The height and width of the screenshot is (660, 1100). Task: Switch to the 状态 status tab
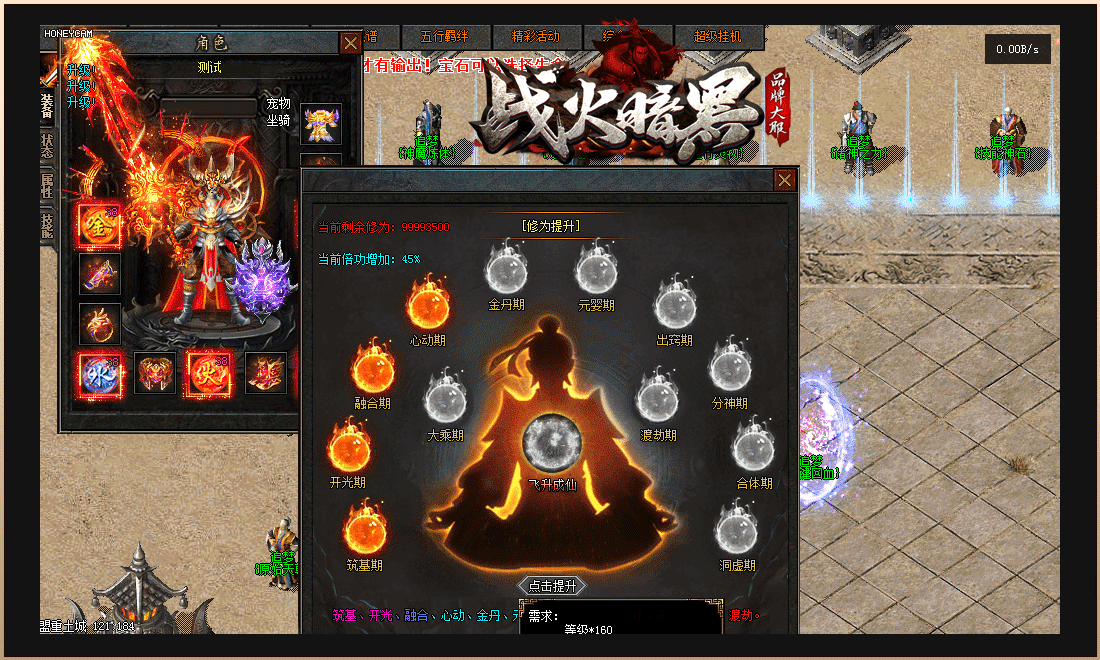(x=48, y=144)
